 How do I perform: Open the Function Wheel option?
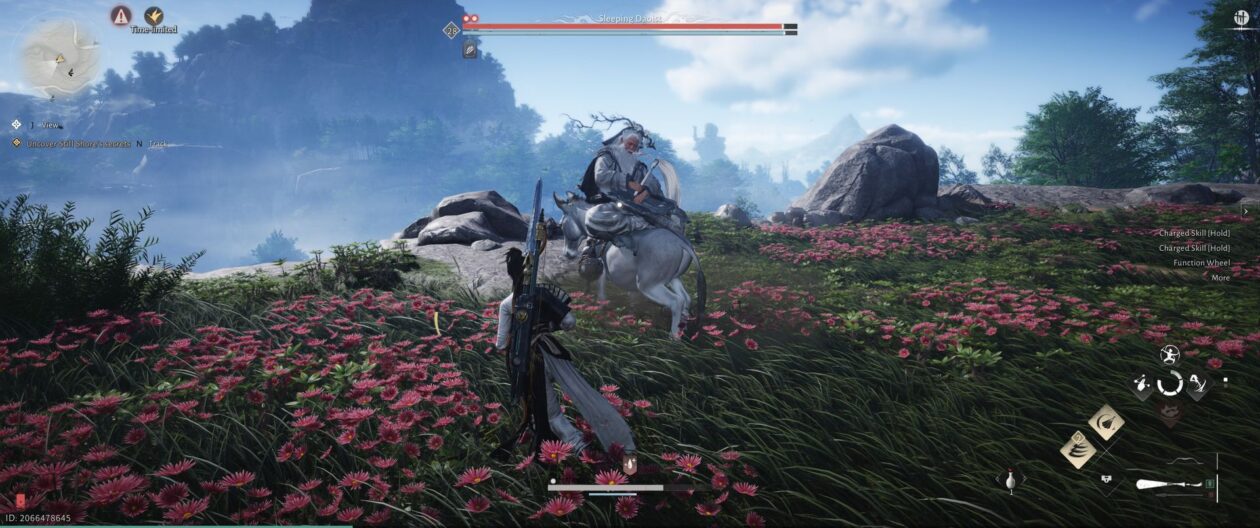(x=1202, y=263)
